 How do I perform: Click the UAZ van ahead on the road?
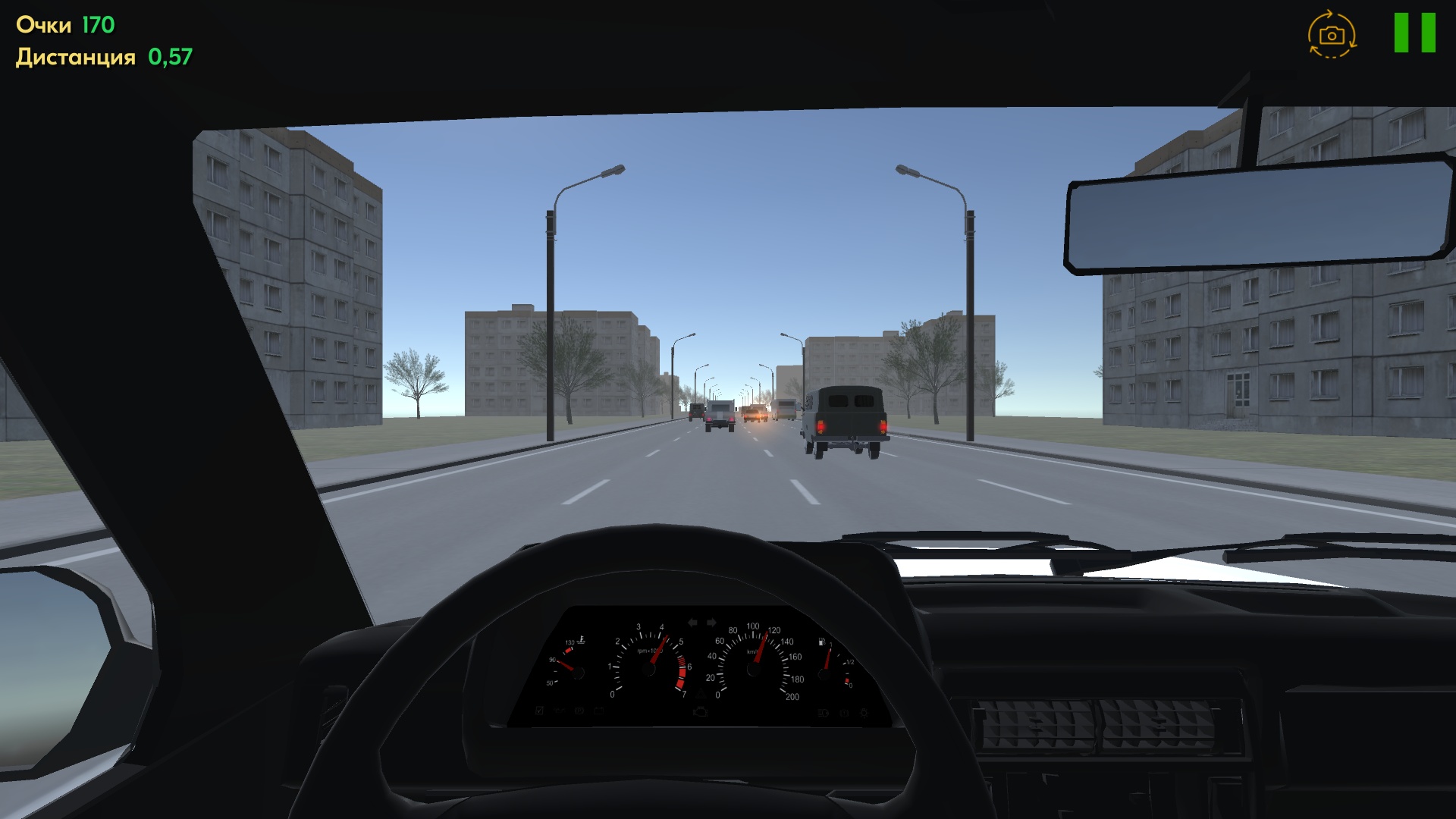tap(844, 419)
